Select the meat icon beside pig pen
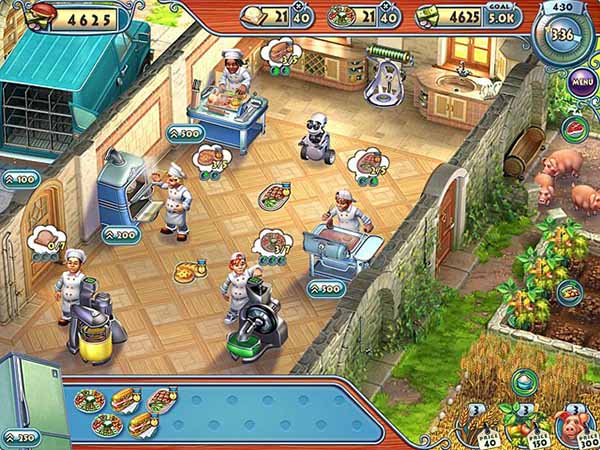600x450 pixels. click(x=574, y=127)
